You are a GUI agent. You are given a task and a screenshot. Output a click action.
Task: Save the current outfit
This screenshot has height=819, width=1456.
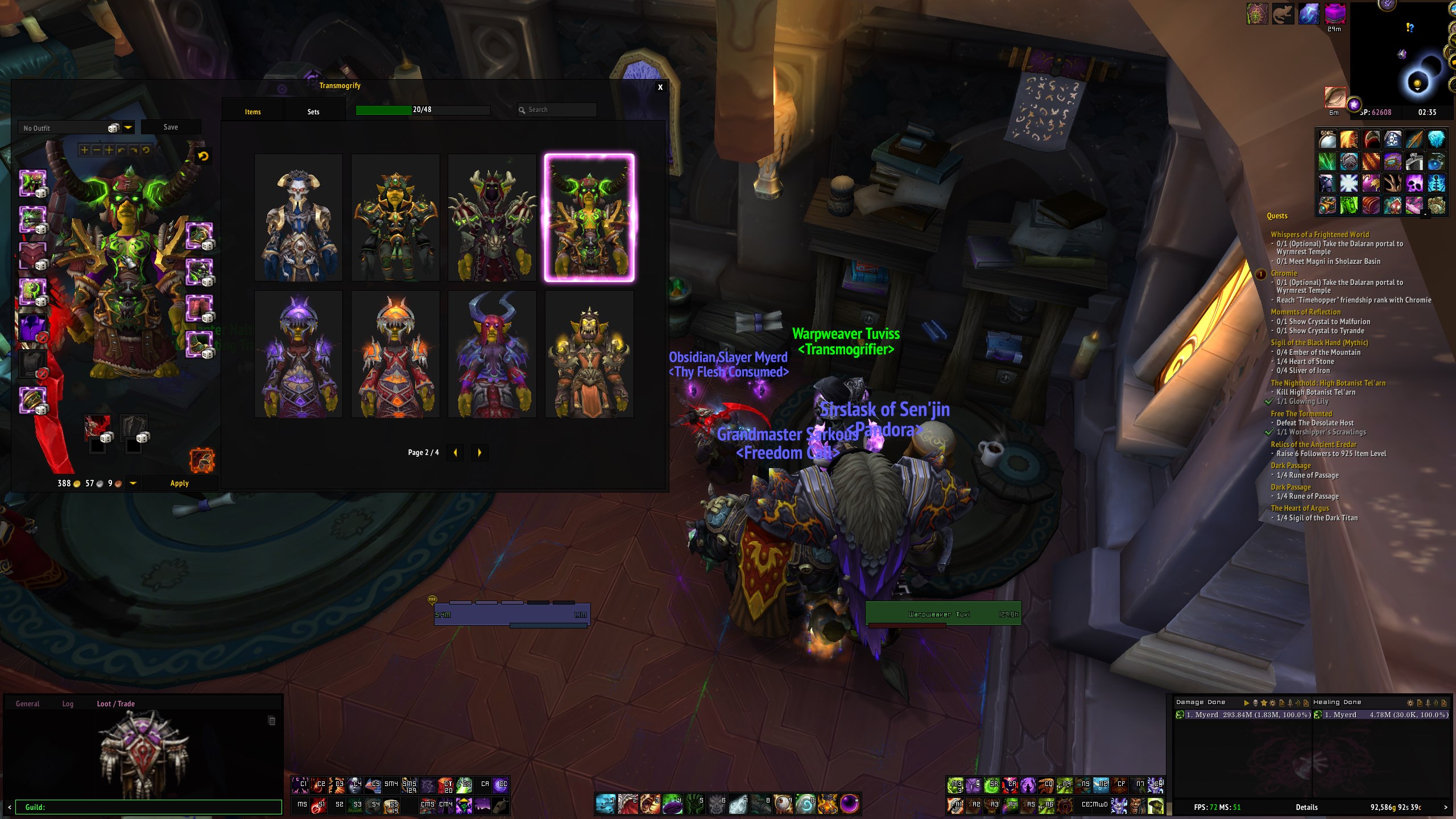point(171,127)
